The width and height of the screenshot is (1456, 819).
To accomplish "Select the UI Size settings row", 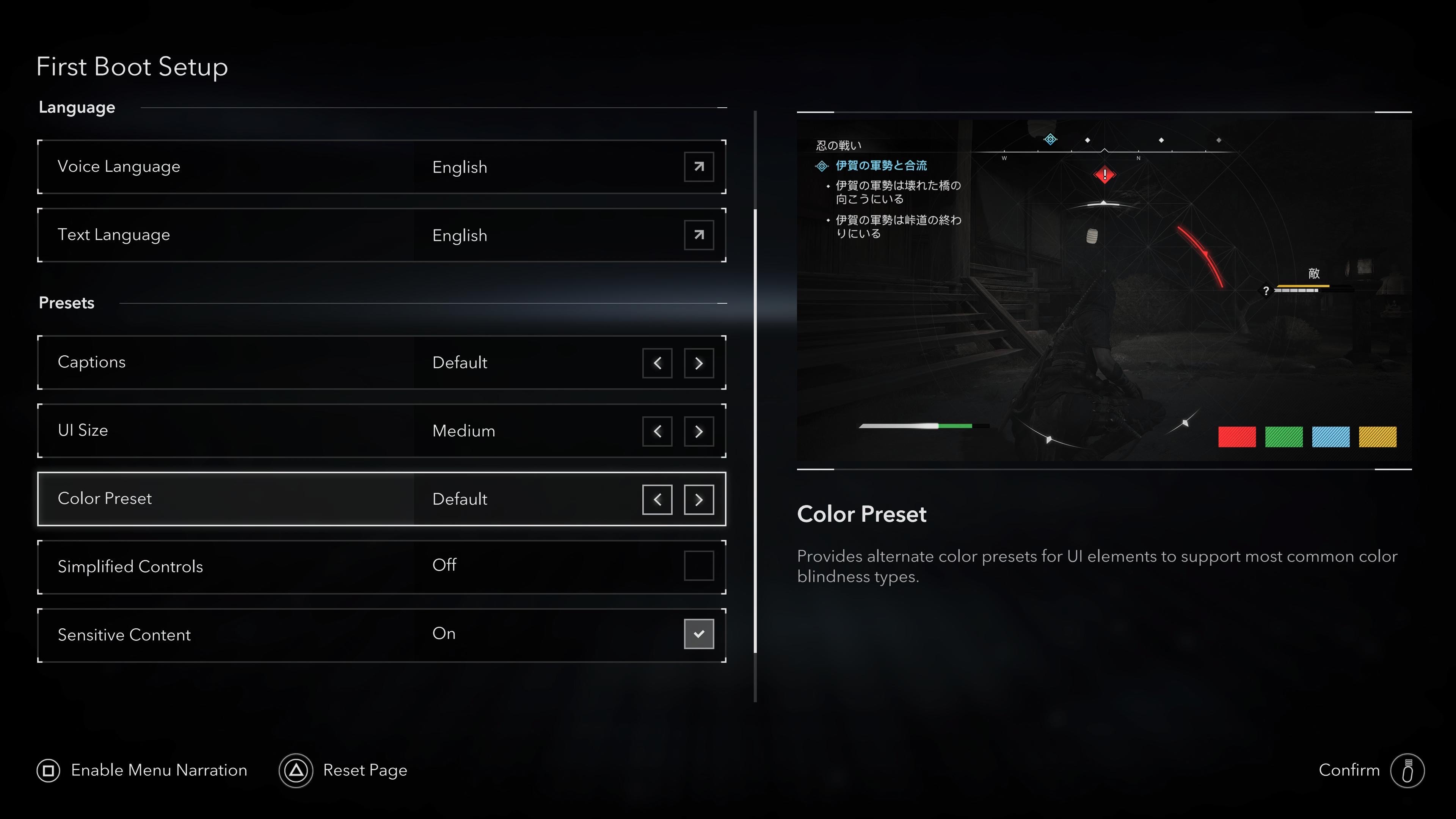I will pos(226,431).
